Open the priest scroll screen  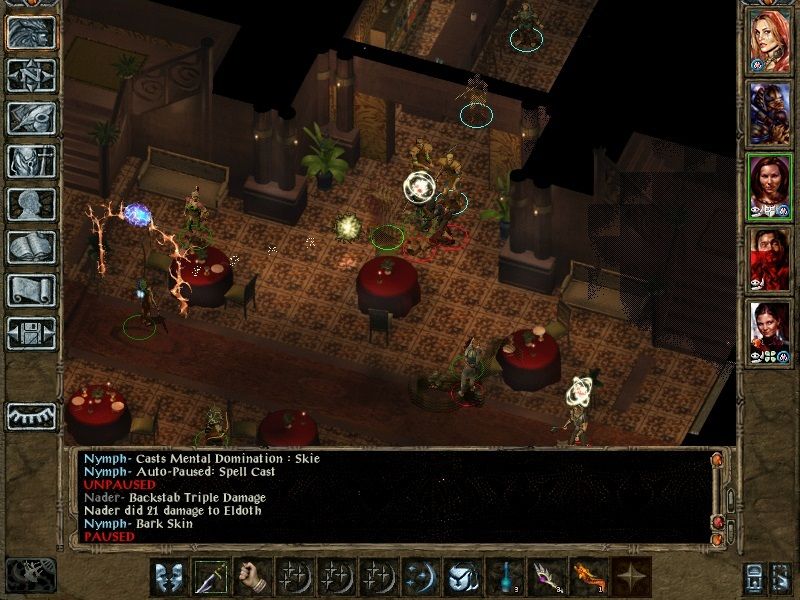click(31, 290)
